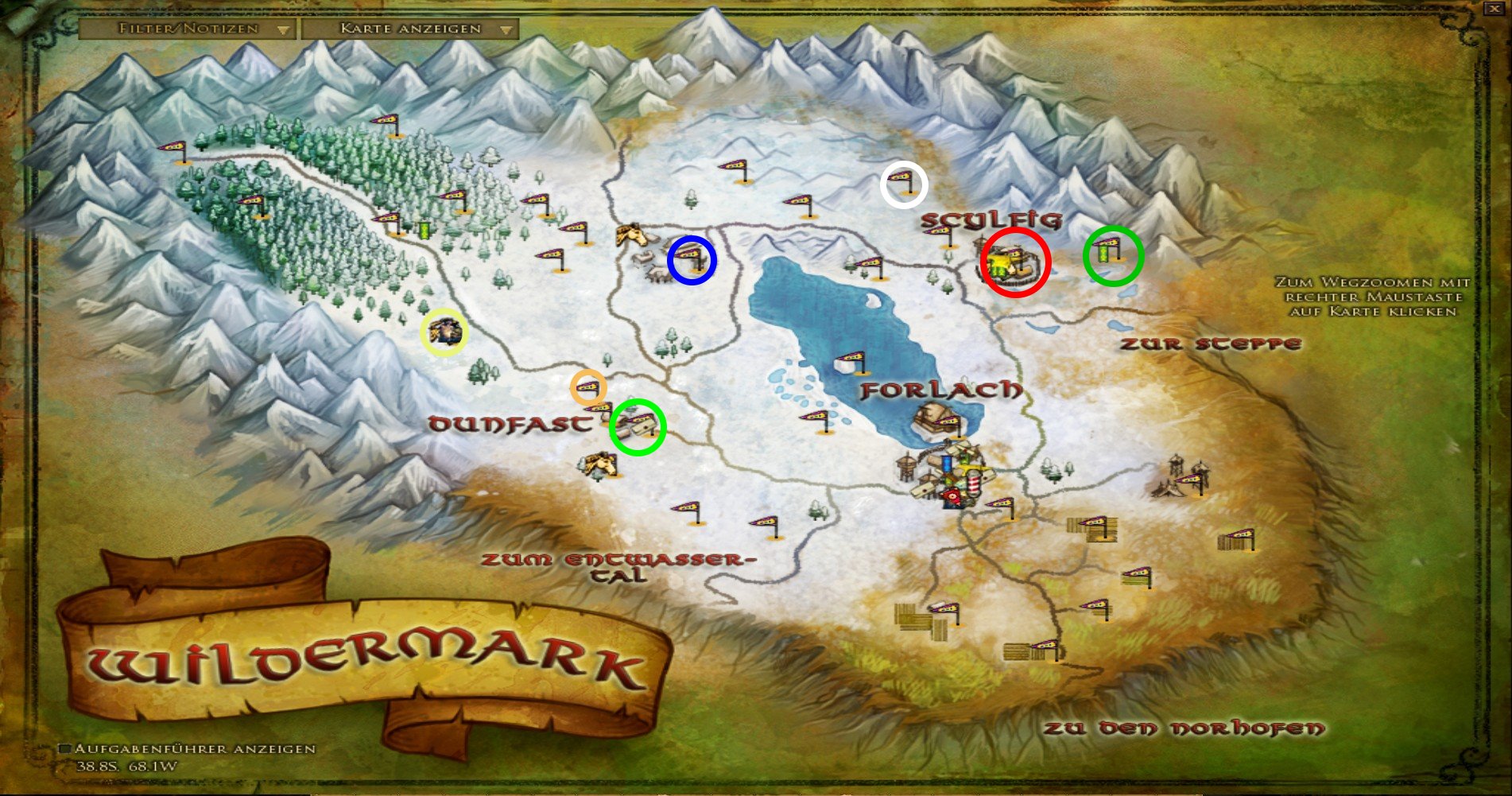
Task: Follow the 'Zum Entwassertal' map link
Action: (617, 567)
